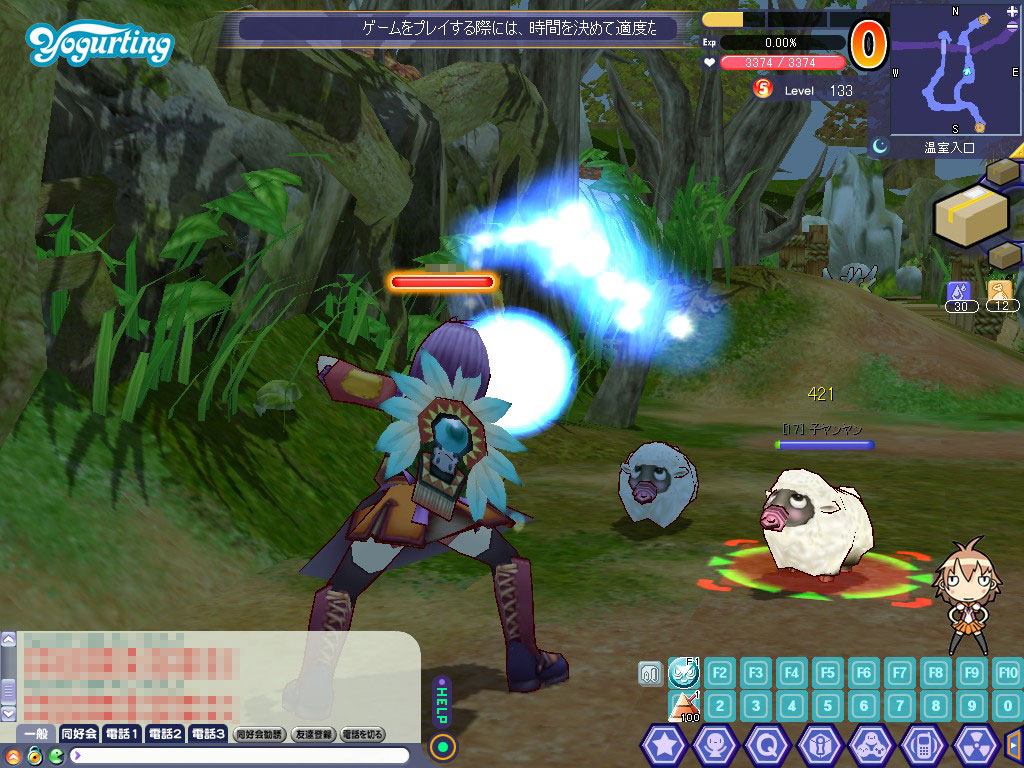
Task: Switch to the 同好会 chat tab
Action: 79,734
